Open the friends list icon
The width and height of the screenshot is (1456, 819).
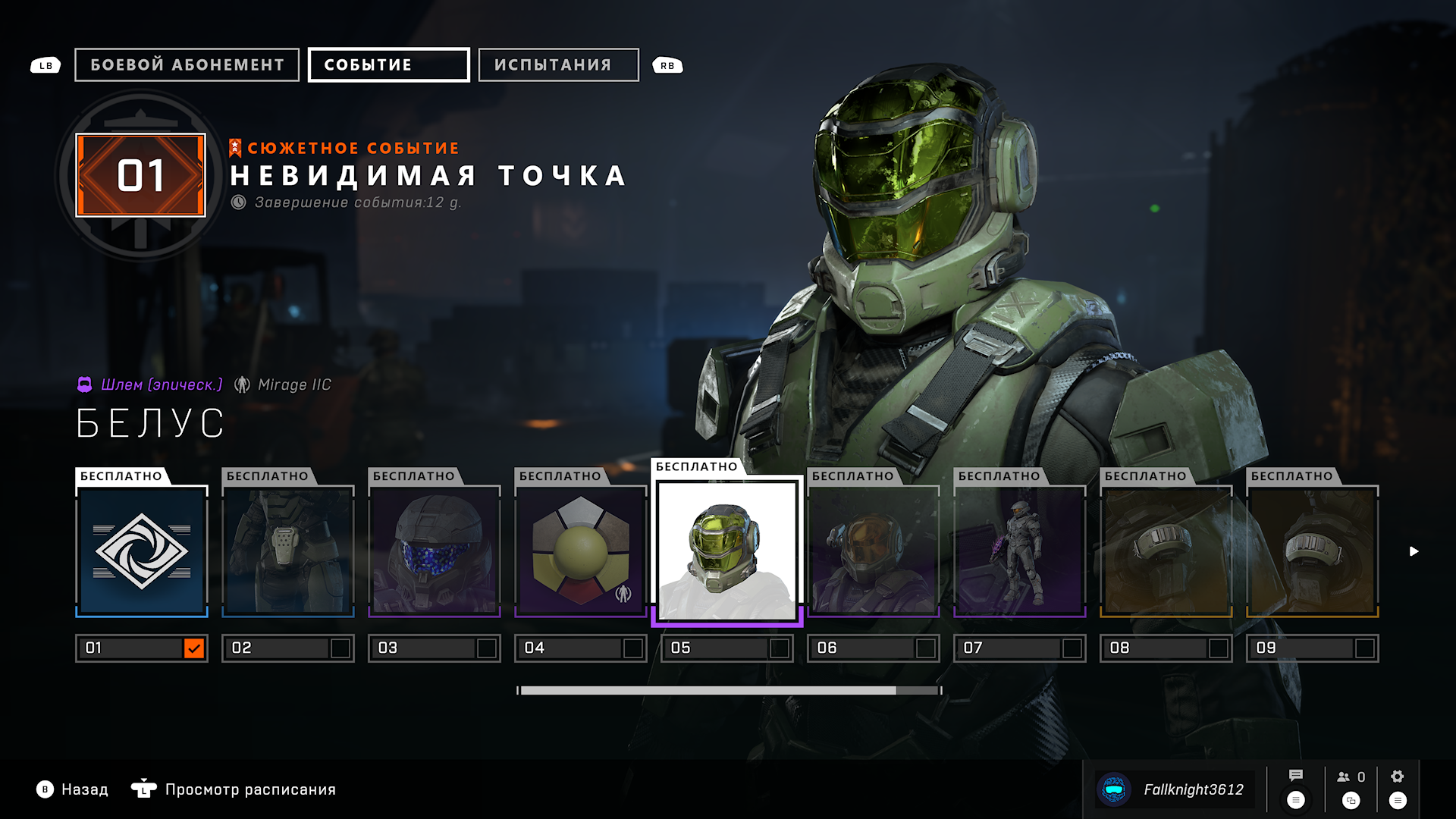pyautogui.click(x=1351, y=777)
